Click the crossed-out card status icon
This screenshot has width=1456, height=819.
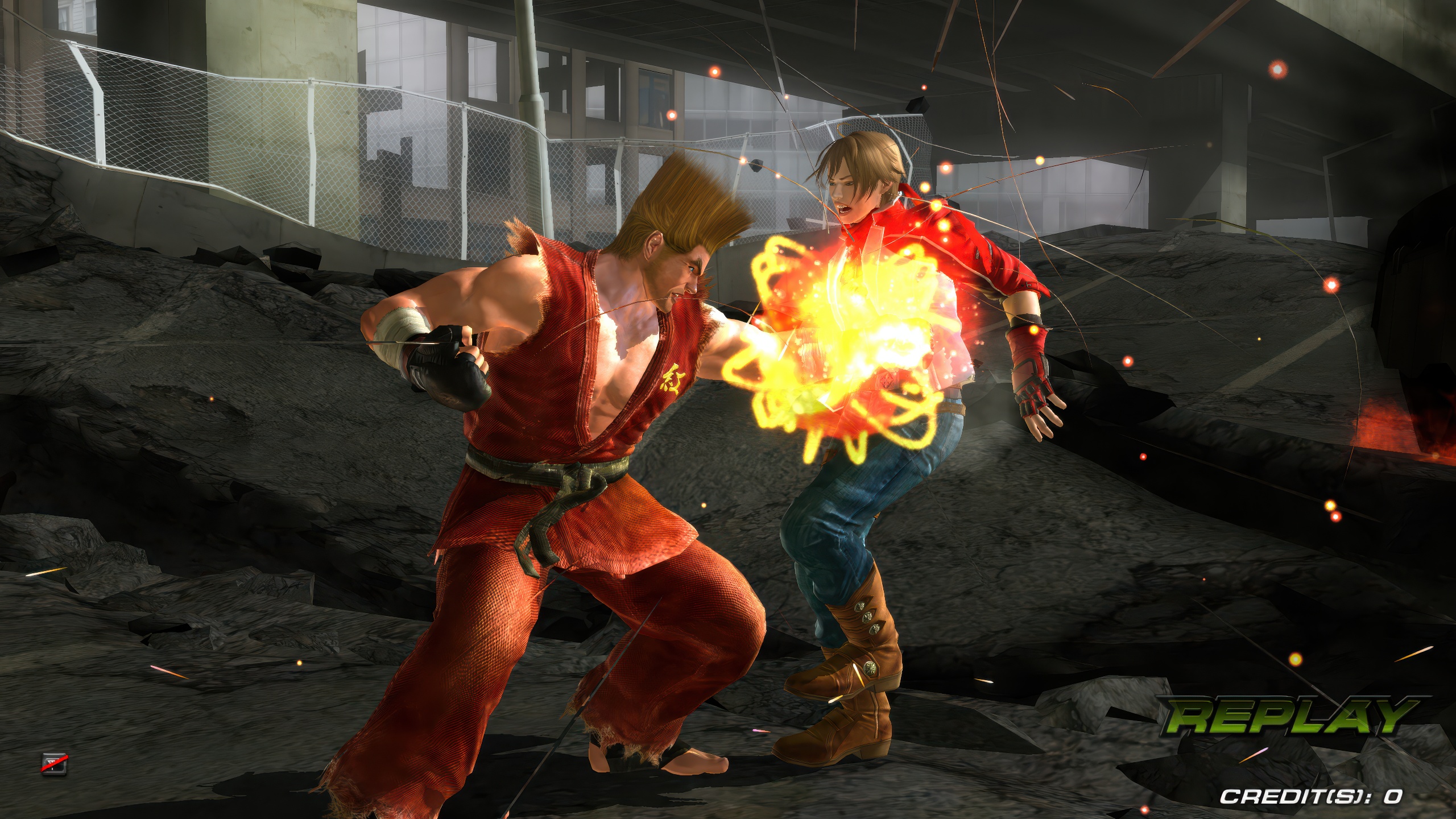tap(54, 764)
